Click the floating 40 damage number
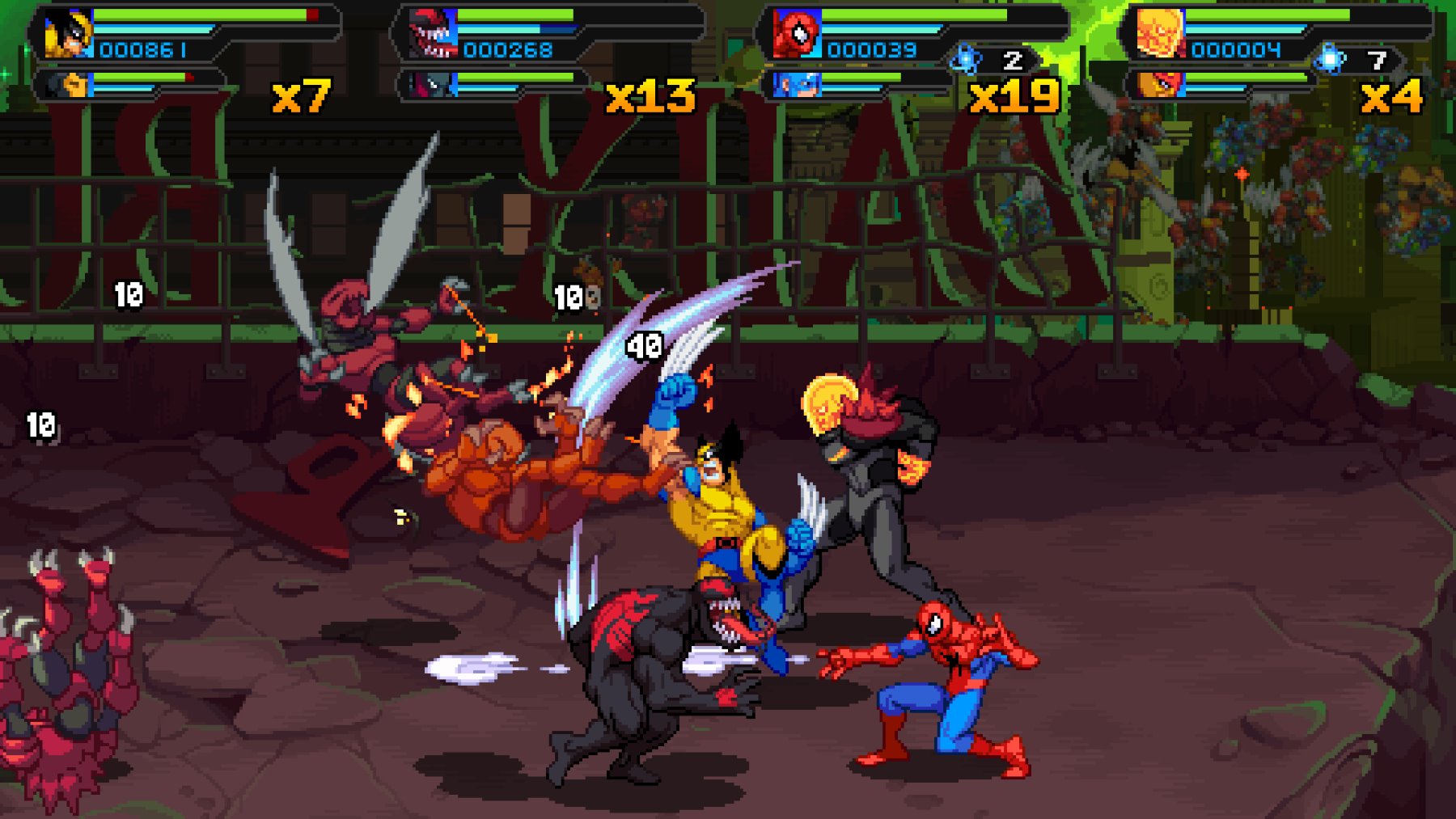The height and width of the screenshot is (819, 1456). point(645,348)
